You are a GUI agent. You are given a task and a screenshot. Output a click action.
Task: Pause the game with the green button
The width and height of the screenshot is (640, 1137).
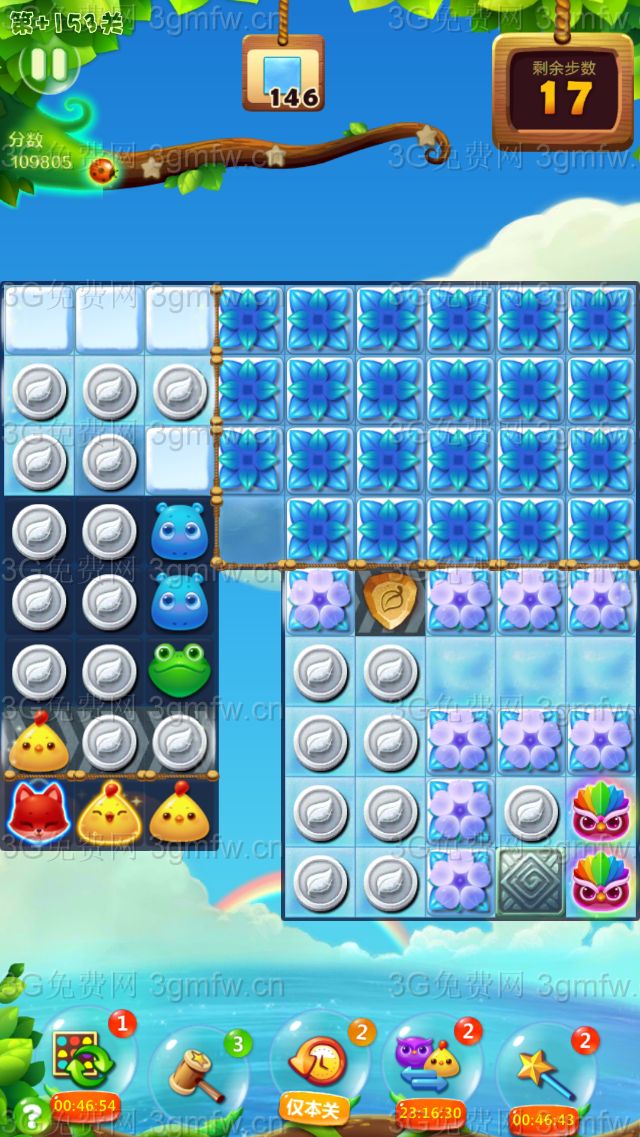pos(48,66)
